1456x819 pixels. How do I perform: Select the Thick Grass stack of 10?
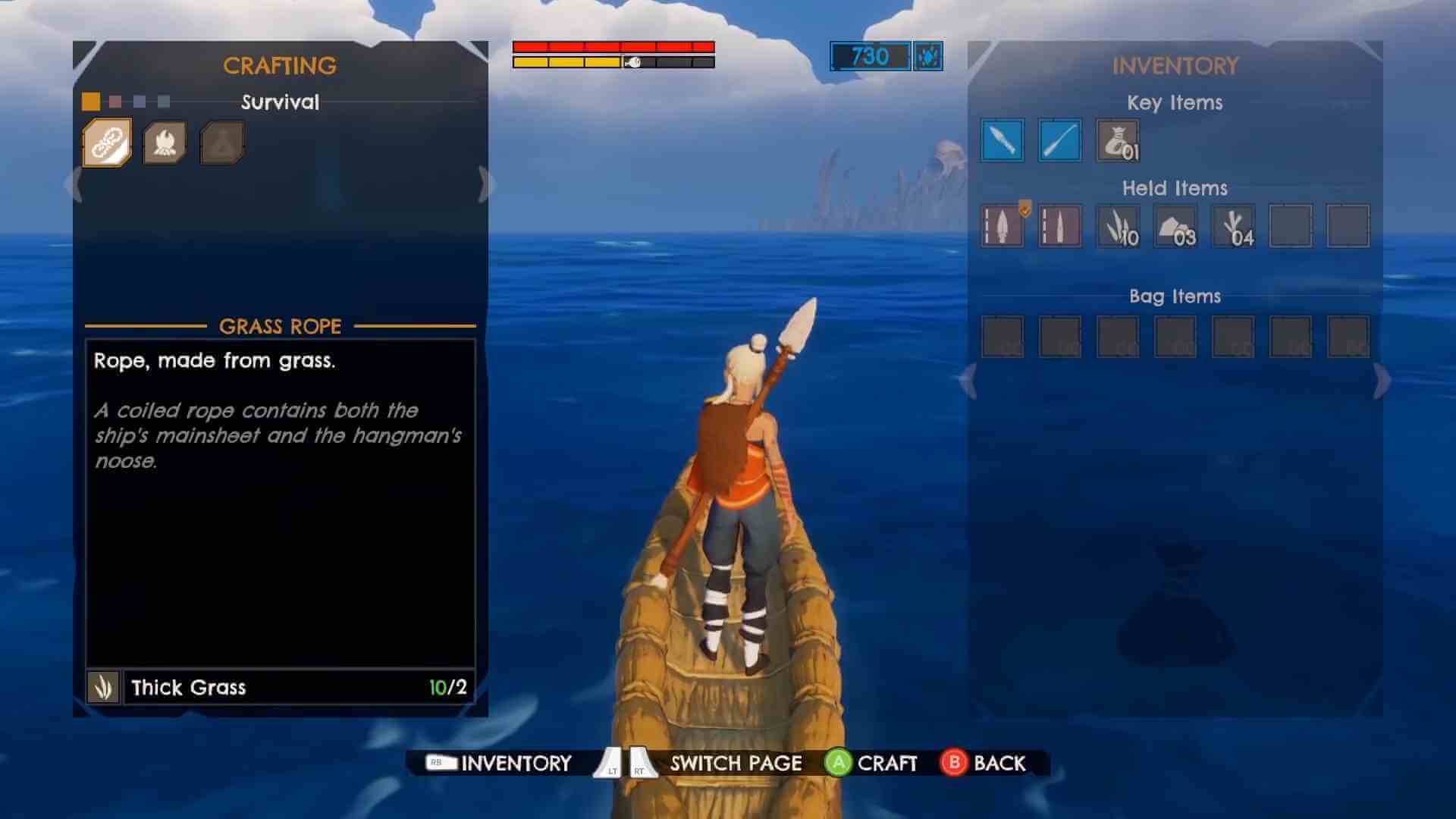pos(1117,225)
